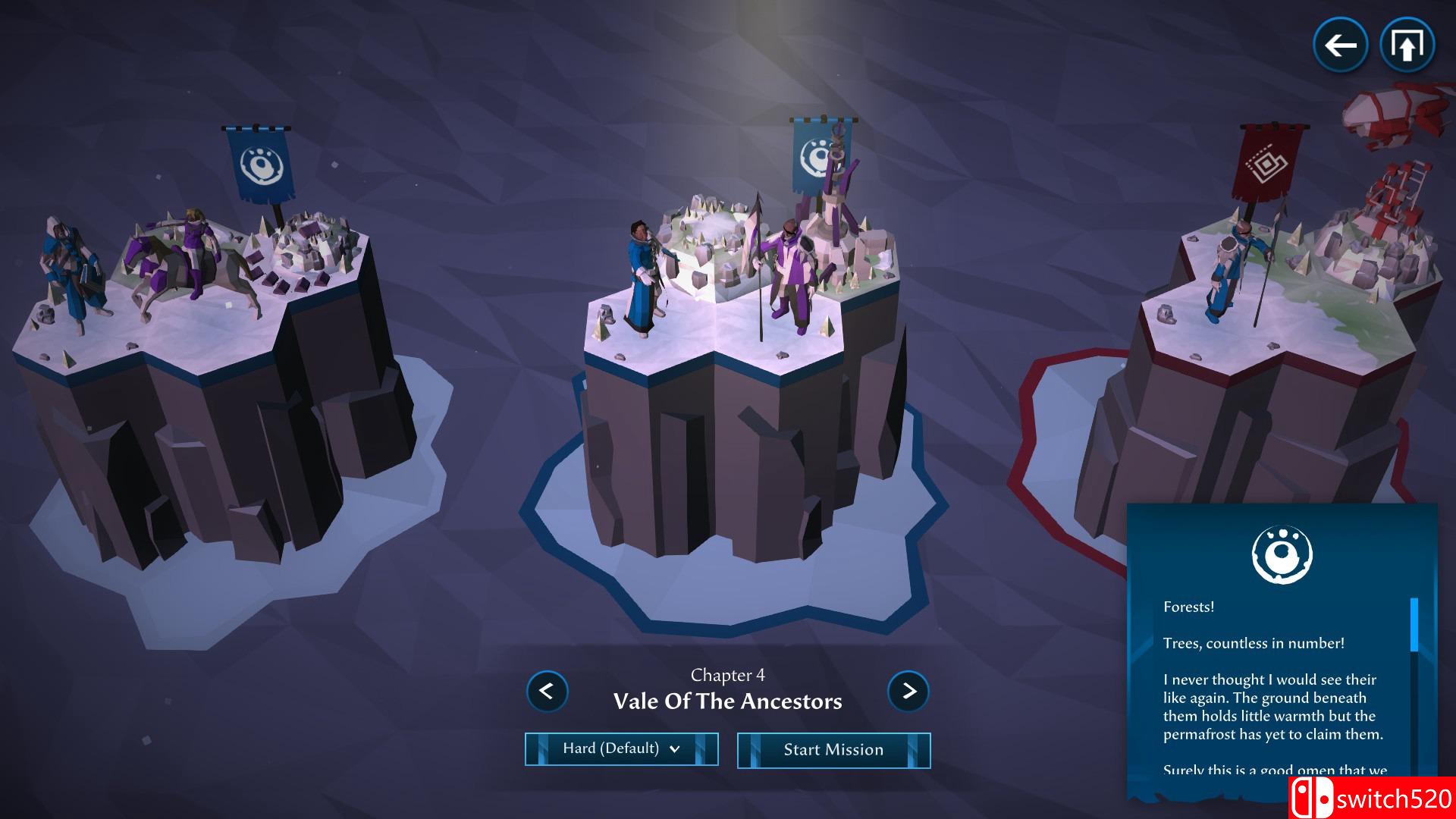Click the back arrow button
The image size is (1456, 819).
(1340, 45)
